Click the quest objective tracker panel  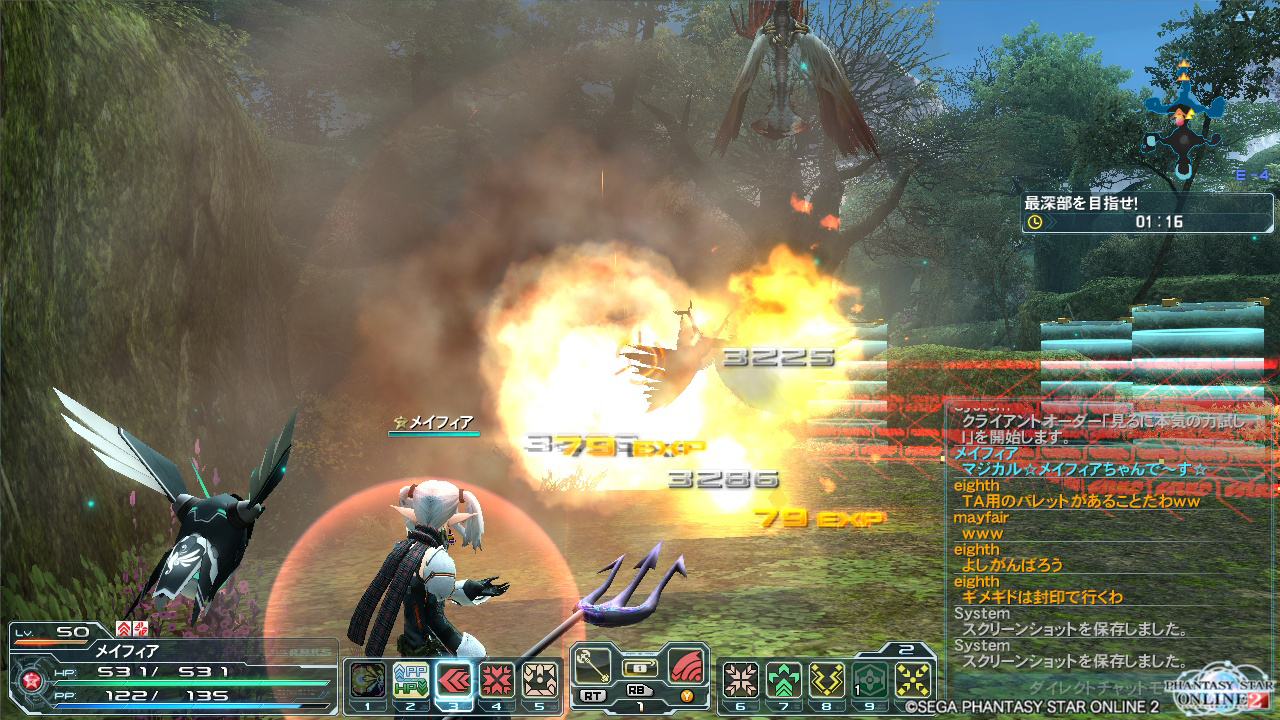pos(1147,213)
